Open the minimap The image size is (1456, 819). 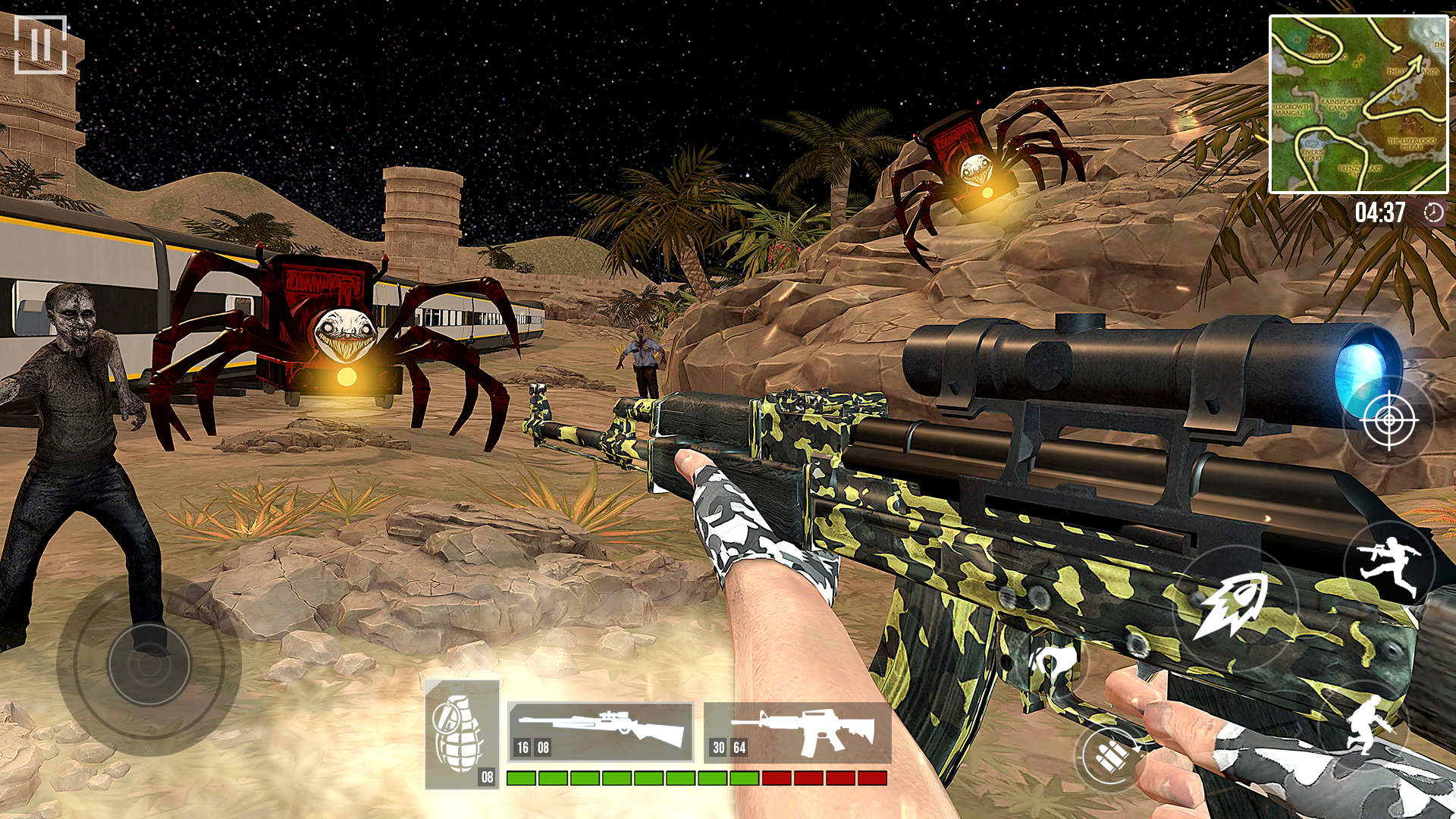point(1358,105)
